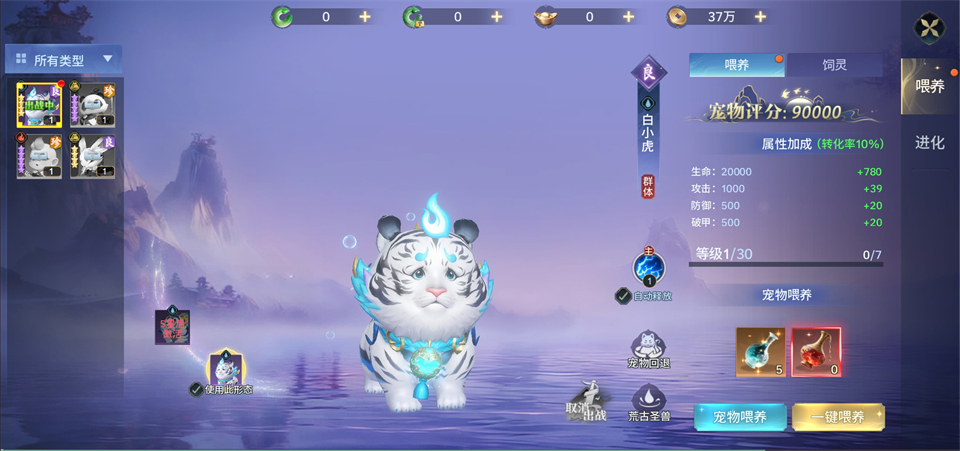Add more green jade currency
This screenshot has width=960, height=451.
tap(364, 17)
